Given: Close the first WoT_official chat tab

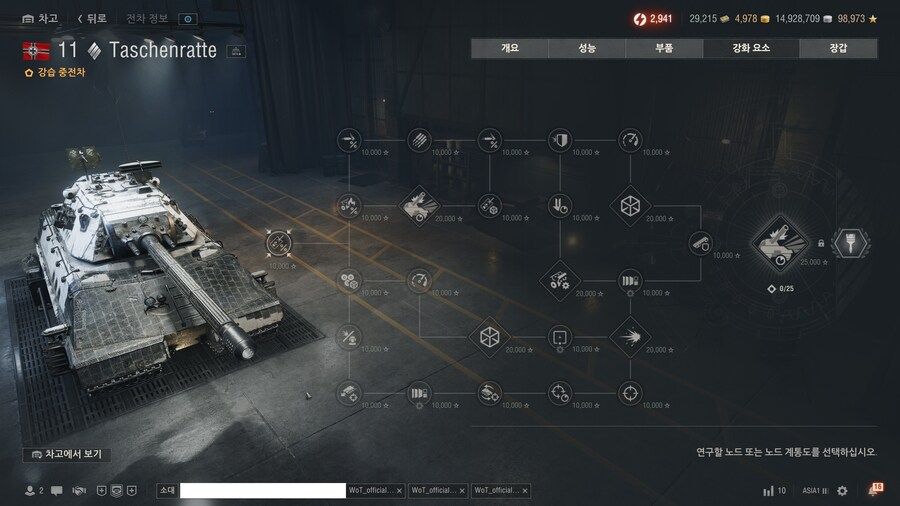Looking at the screenshot, I should tap(399, 491).
